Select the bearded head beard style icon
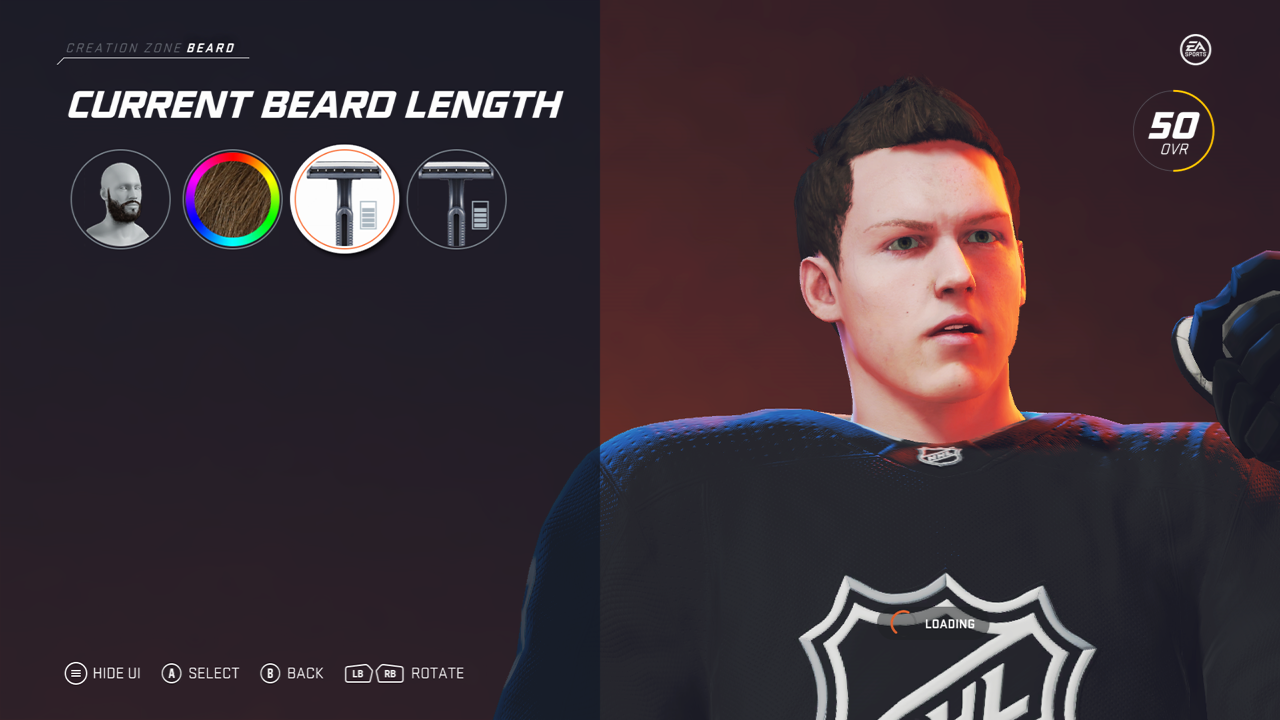 (x=120, y=200)
